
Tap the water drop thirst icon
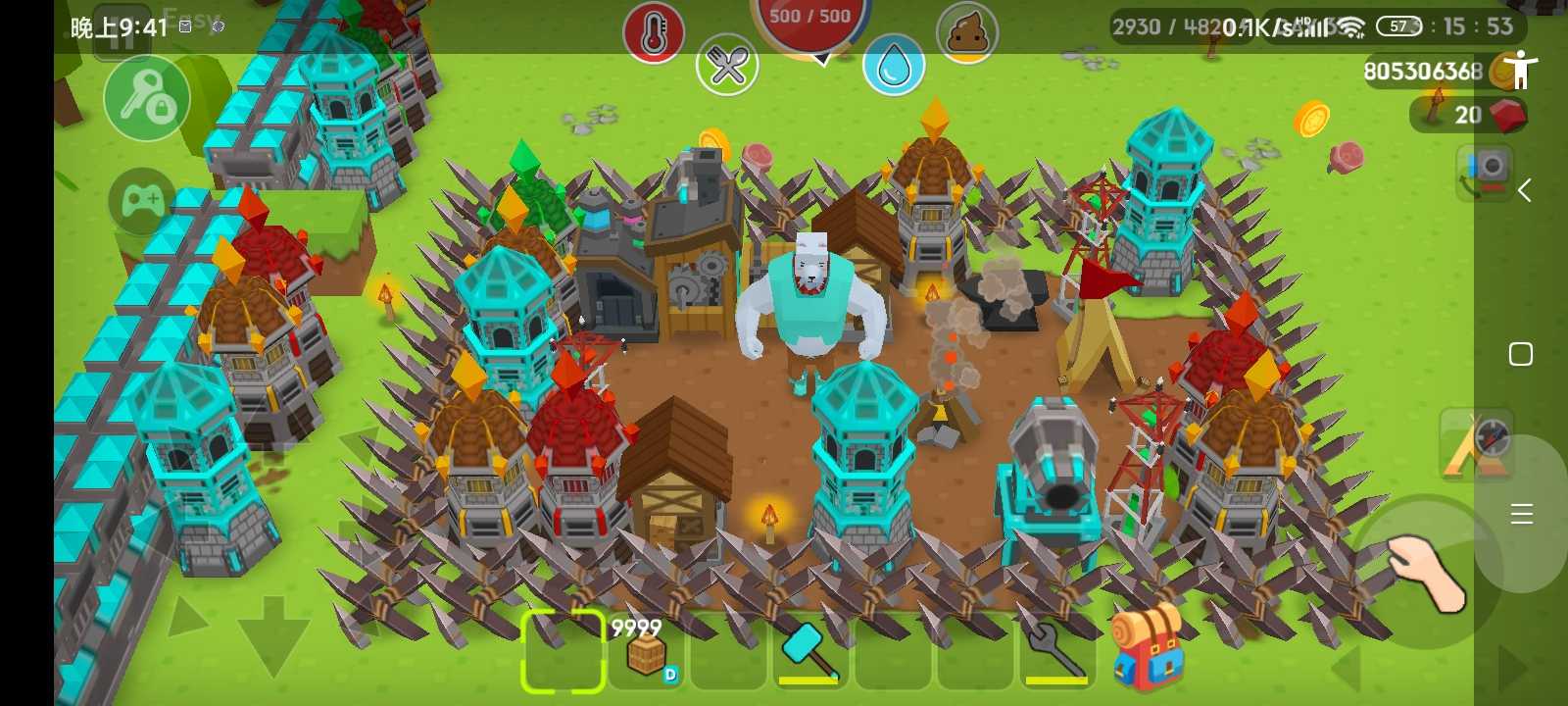pyautogui.click(x=894, y=65)
